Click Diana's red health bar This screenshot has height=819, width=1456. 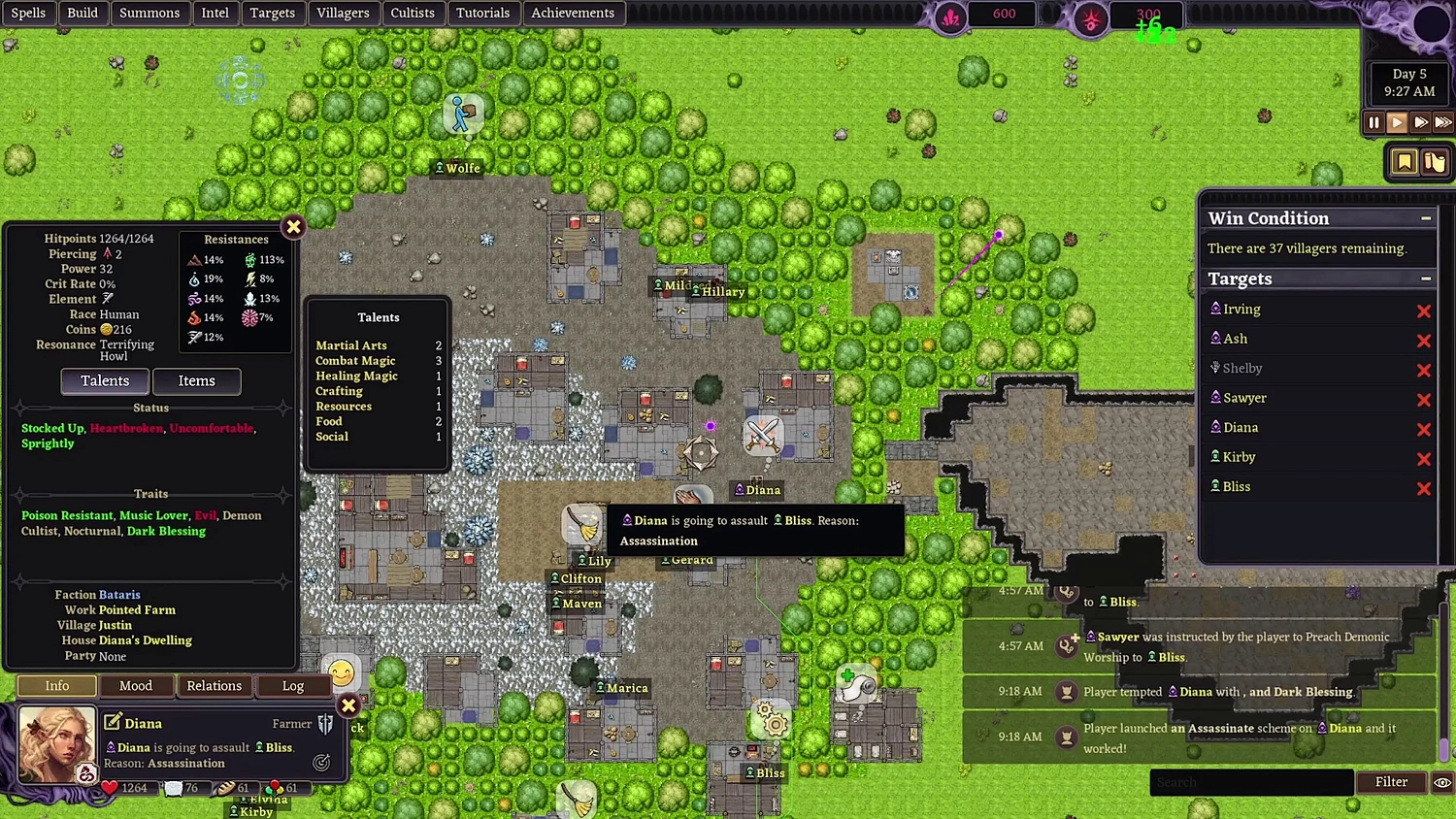click(x=126, y=788)
